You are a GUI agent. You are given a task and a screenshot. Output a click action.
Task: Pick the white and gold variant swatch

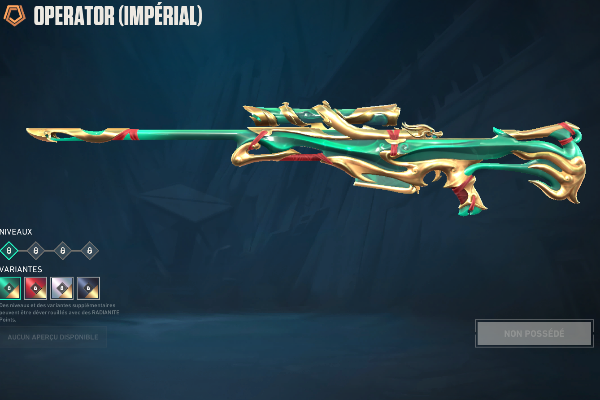point(62,288)
